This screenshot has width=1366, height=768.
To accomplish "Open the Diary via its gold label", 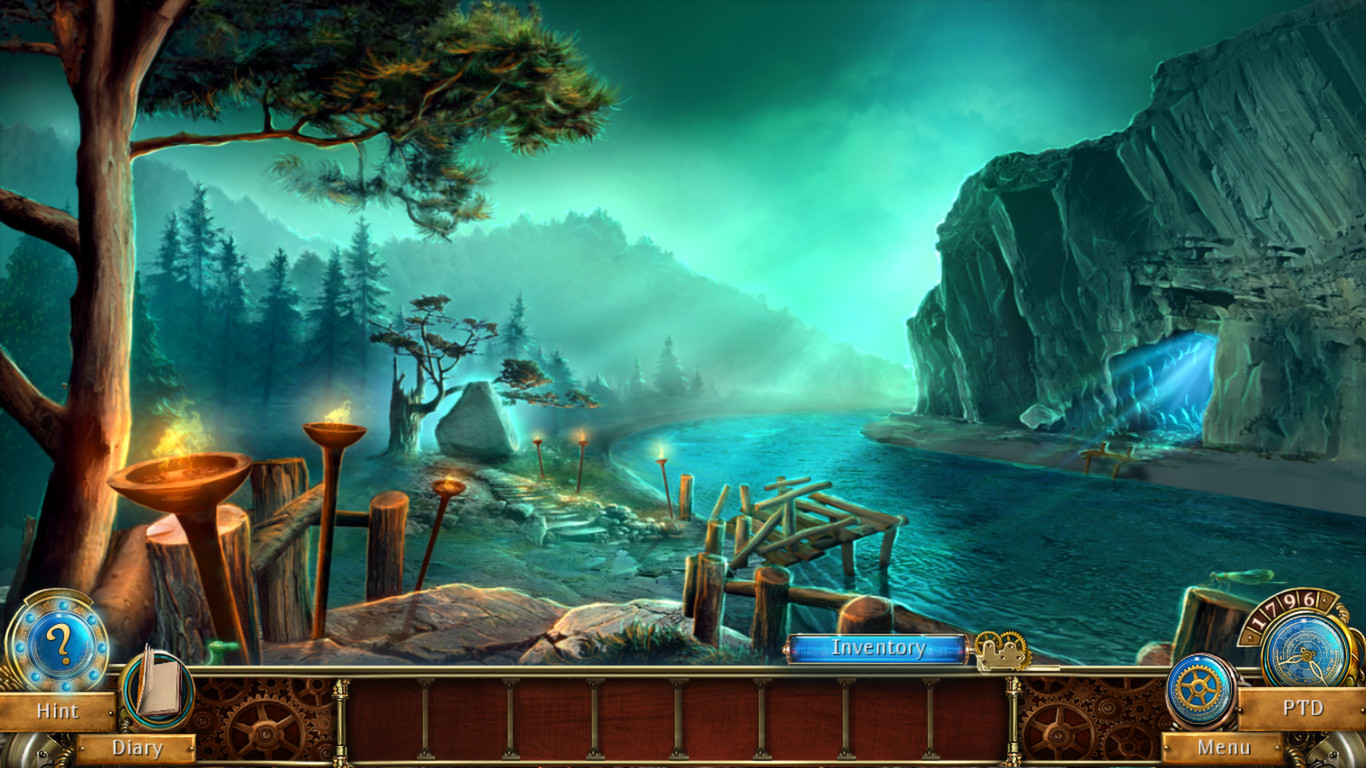I will point(138,748).
